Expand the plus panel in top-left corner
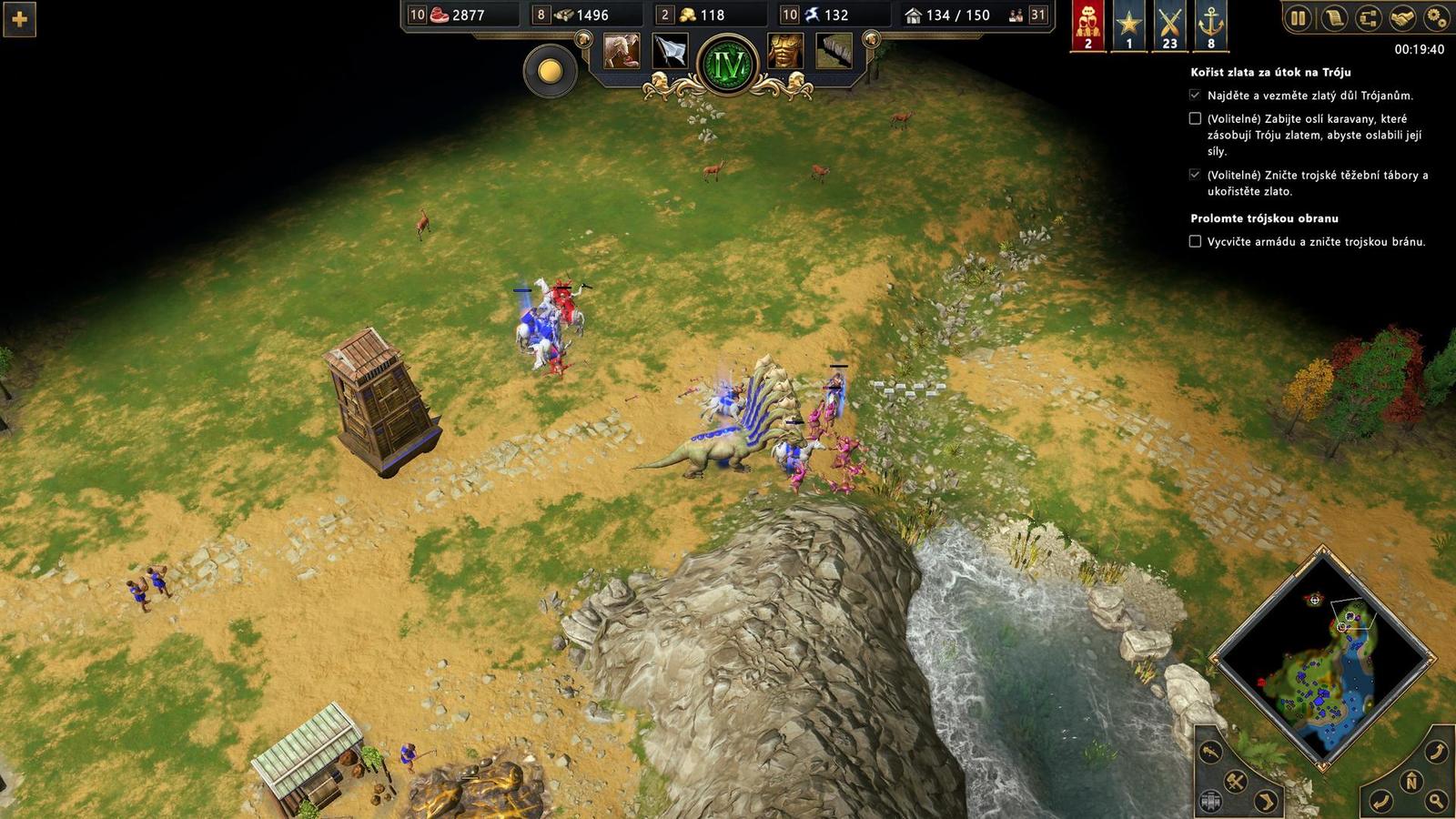Screen dimensions: 1456x819 click(19, 19)
